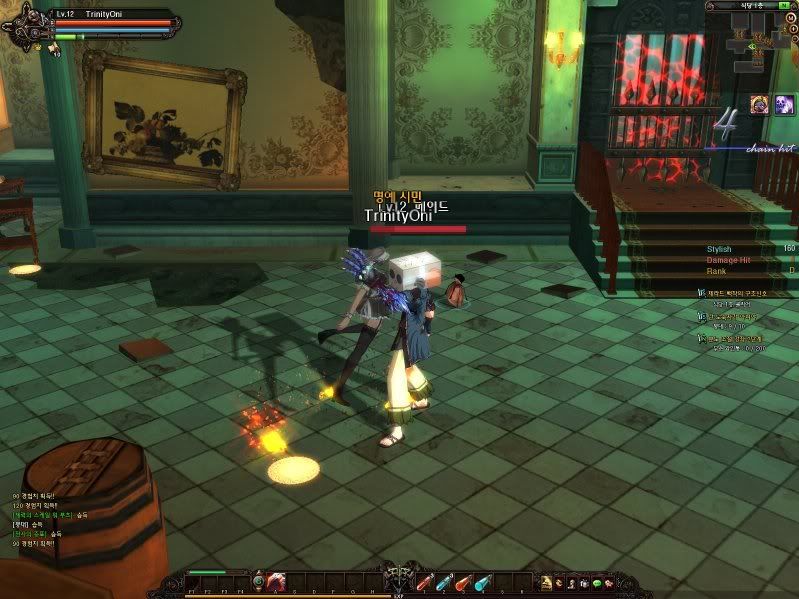The image size is (799, 599).
Task: Use the blue potion in hotbar slot 2
Action: pos(444,581)
